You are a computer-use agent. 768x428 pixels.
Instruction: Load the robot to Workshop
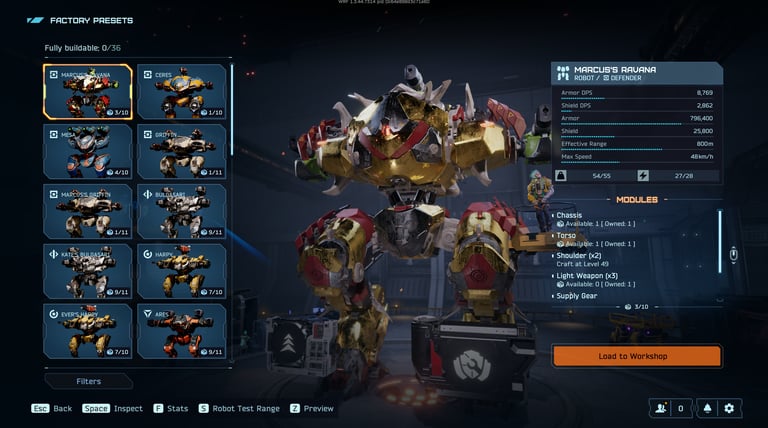click(x=636, y=356)
